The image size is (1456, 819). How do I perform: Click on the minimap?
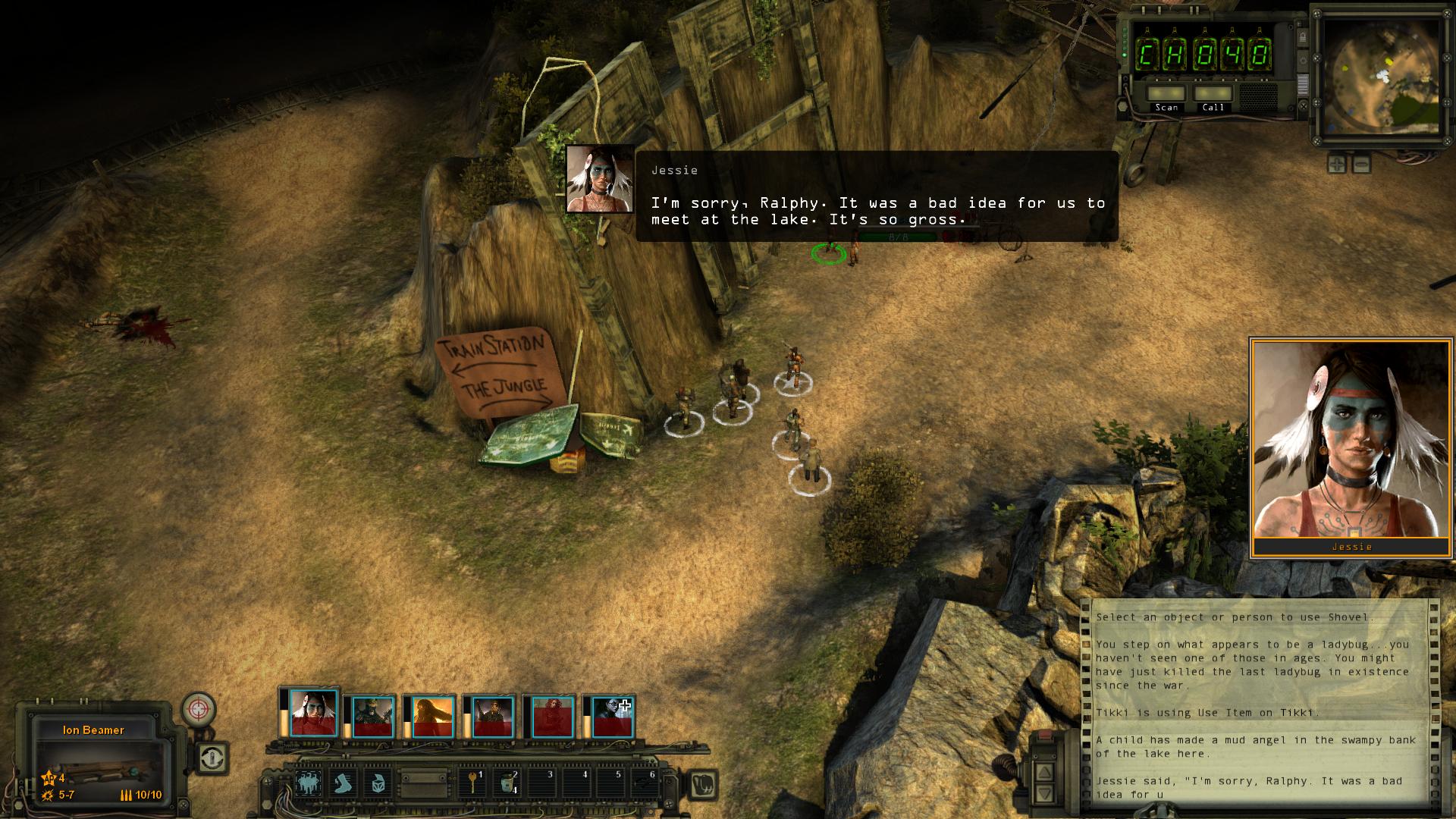(1379, 76)
